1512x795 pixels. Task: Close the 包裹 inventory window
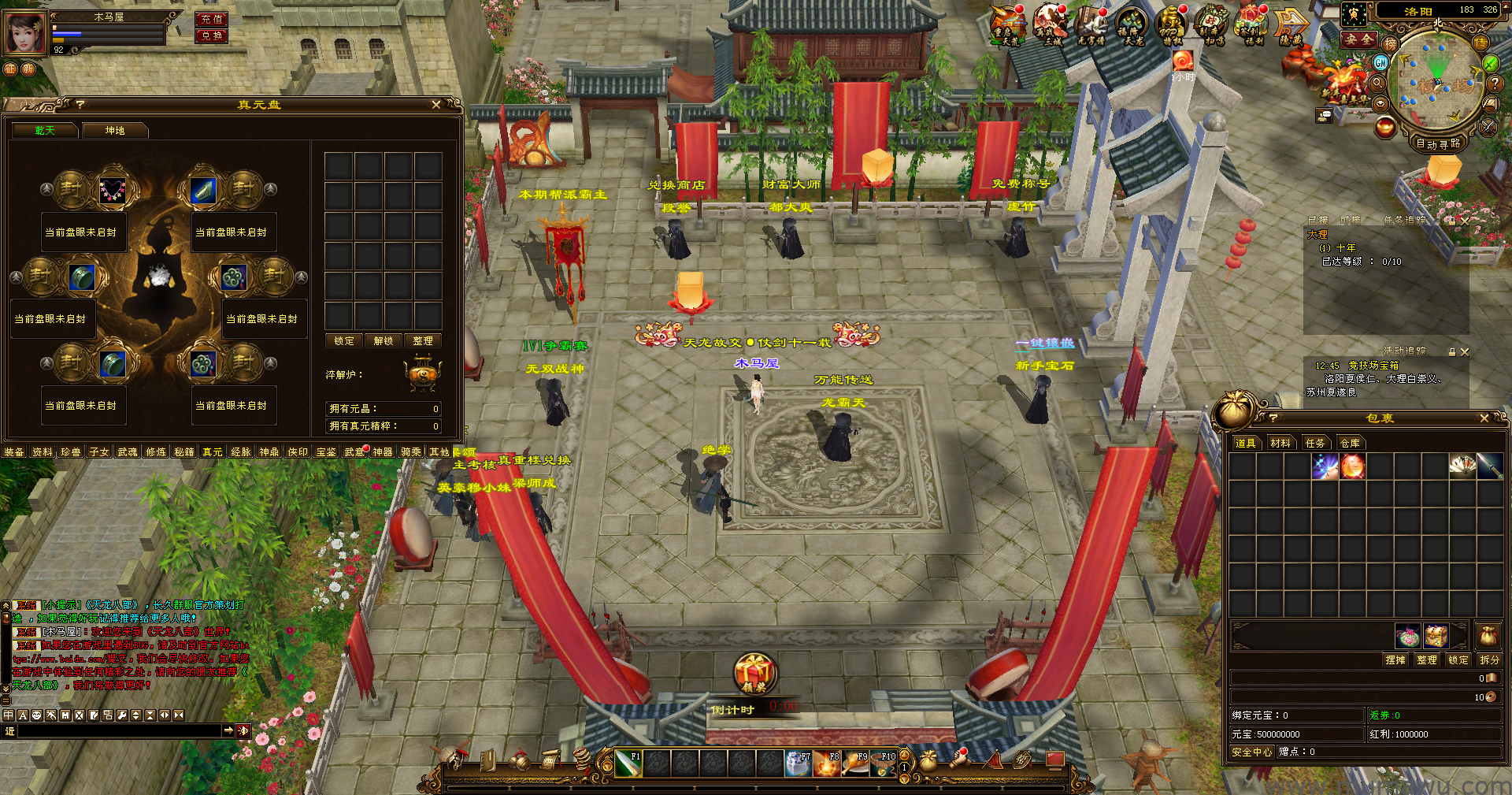1484,418
